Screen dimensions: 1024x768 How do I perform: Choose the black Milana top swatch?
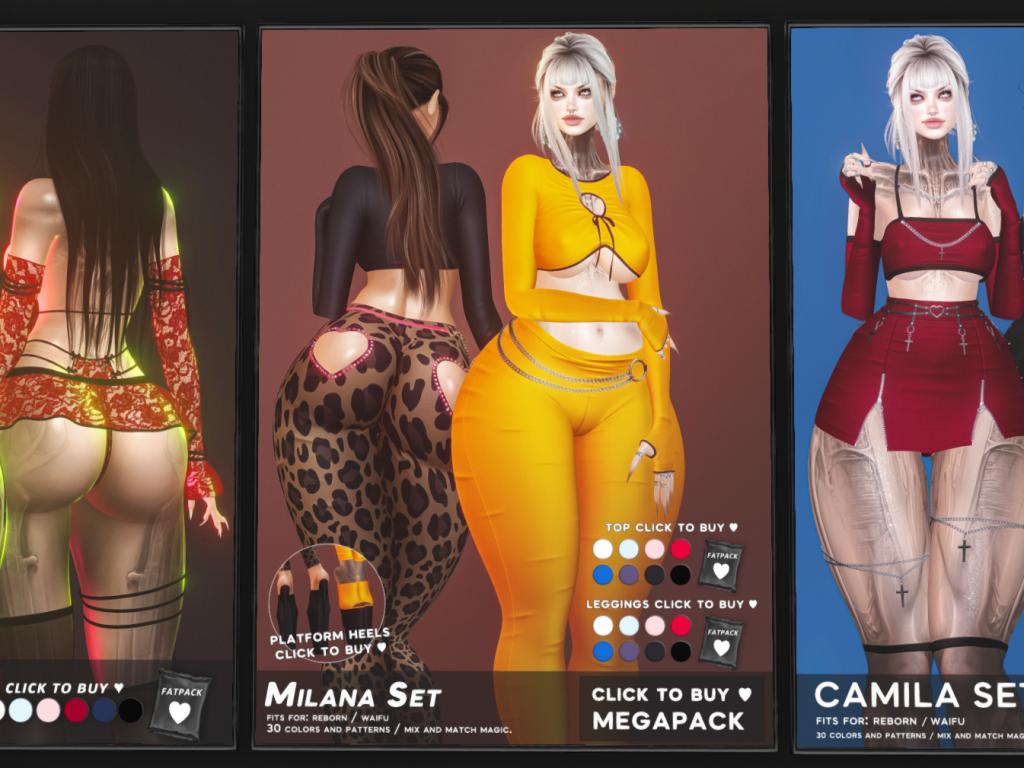click(x=680, y=575)
